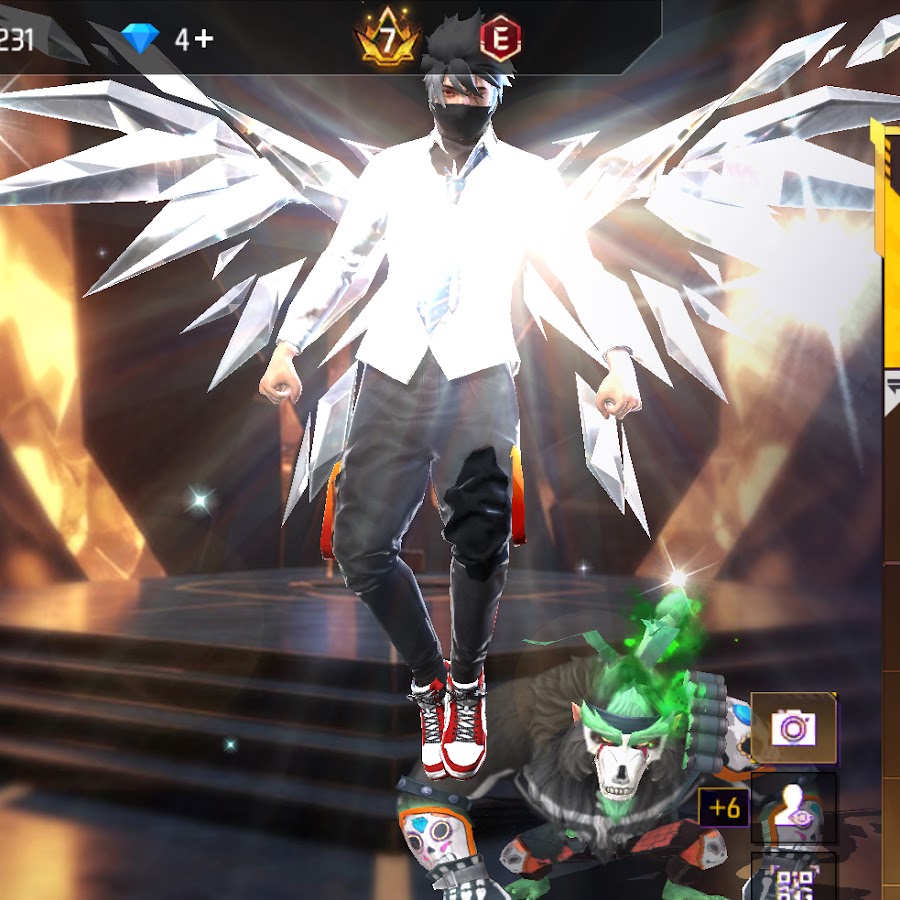Open the camera snapshot button
900x900 pixels.
click(793, 728)
